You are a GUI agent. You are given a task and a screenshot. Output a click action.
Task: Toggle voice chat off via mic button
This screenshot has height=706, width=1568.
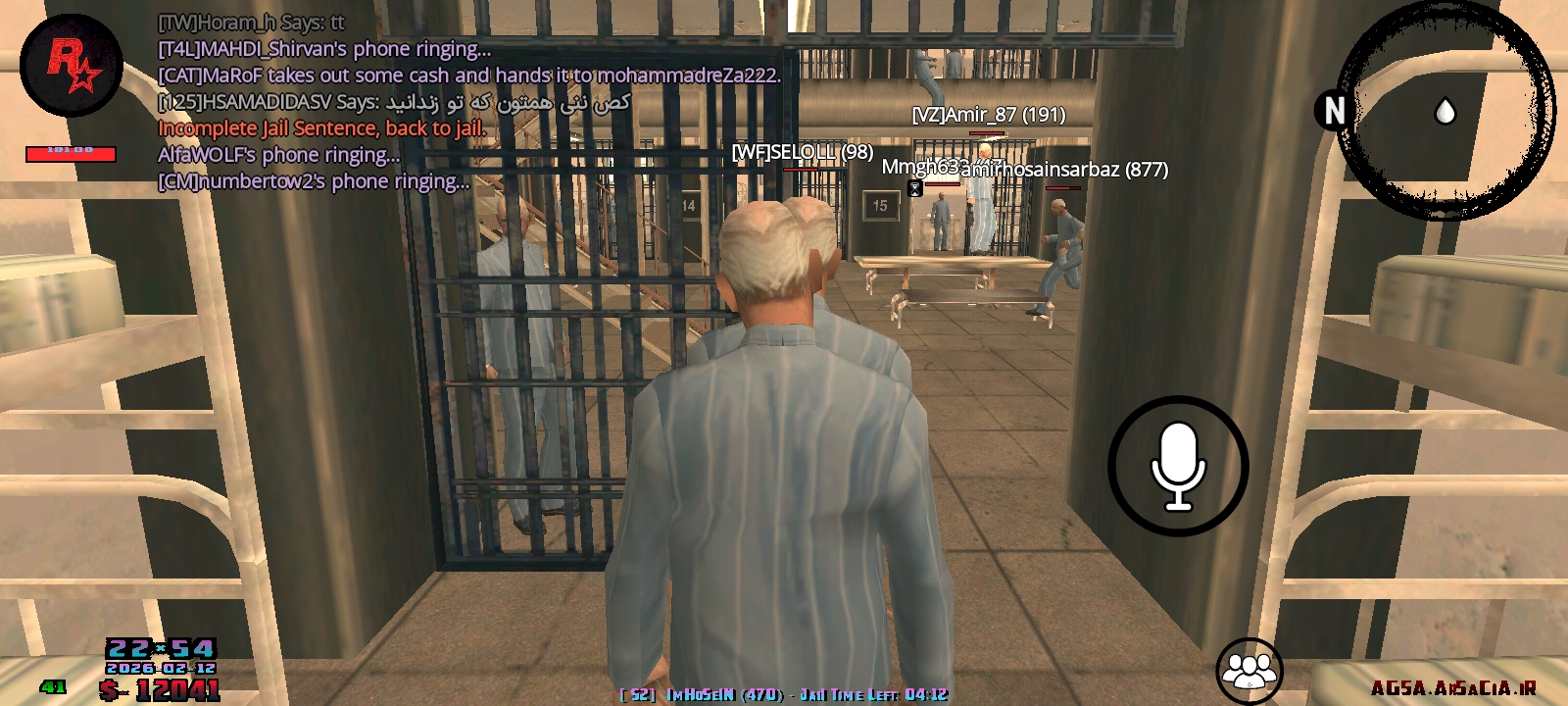click(x=1178, y=465)
